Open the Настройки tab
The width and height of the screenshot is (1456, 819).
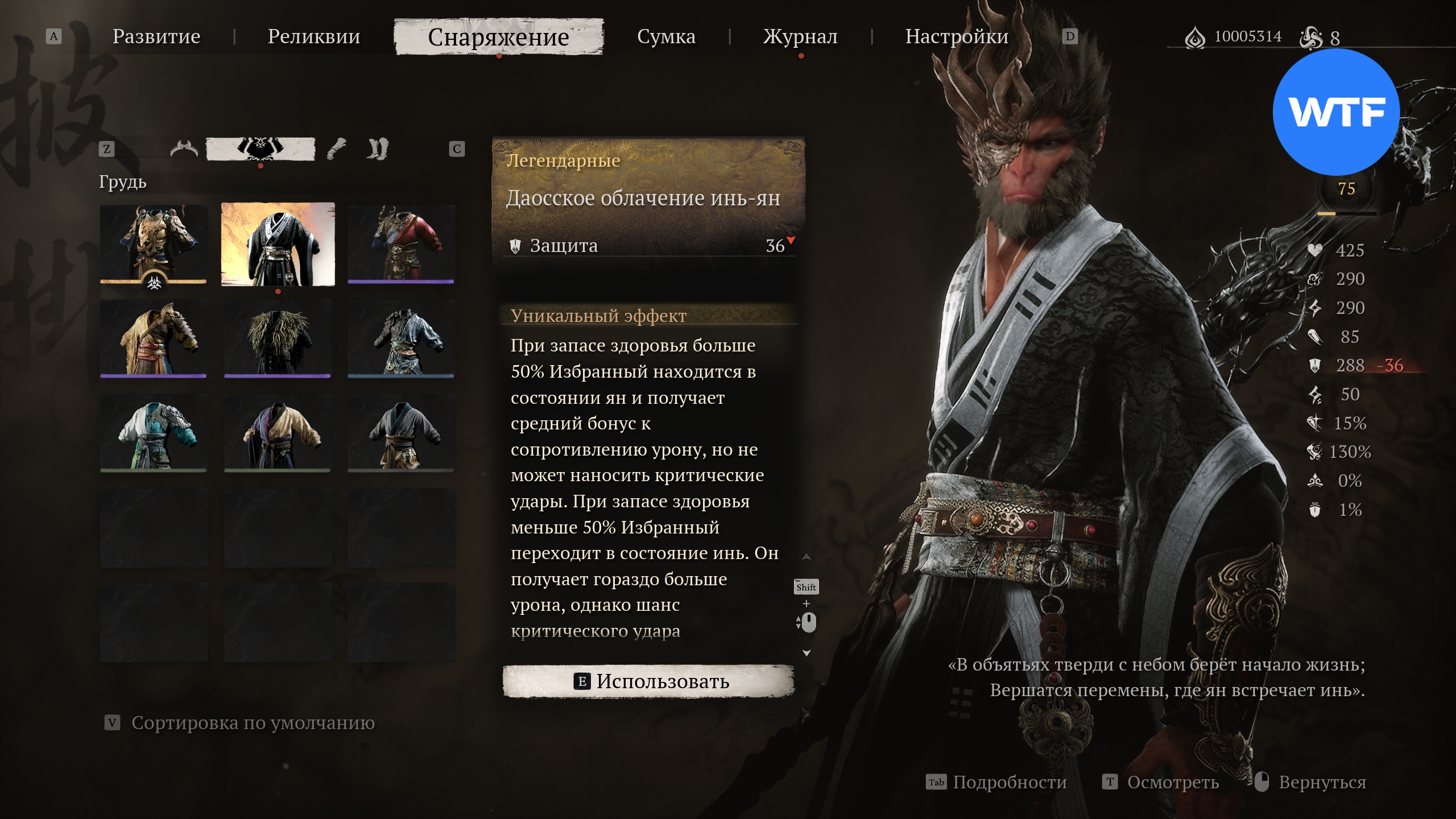[957, 36]
